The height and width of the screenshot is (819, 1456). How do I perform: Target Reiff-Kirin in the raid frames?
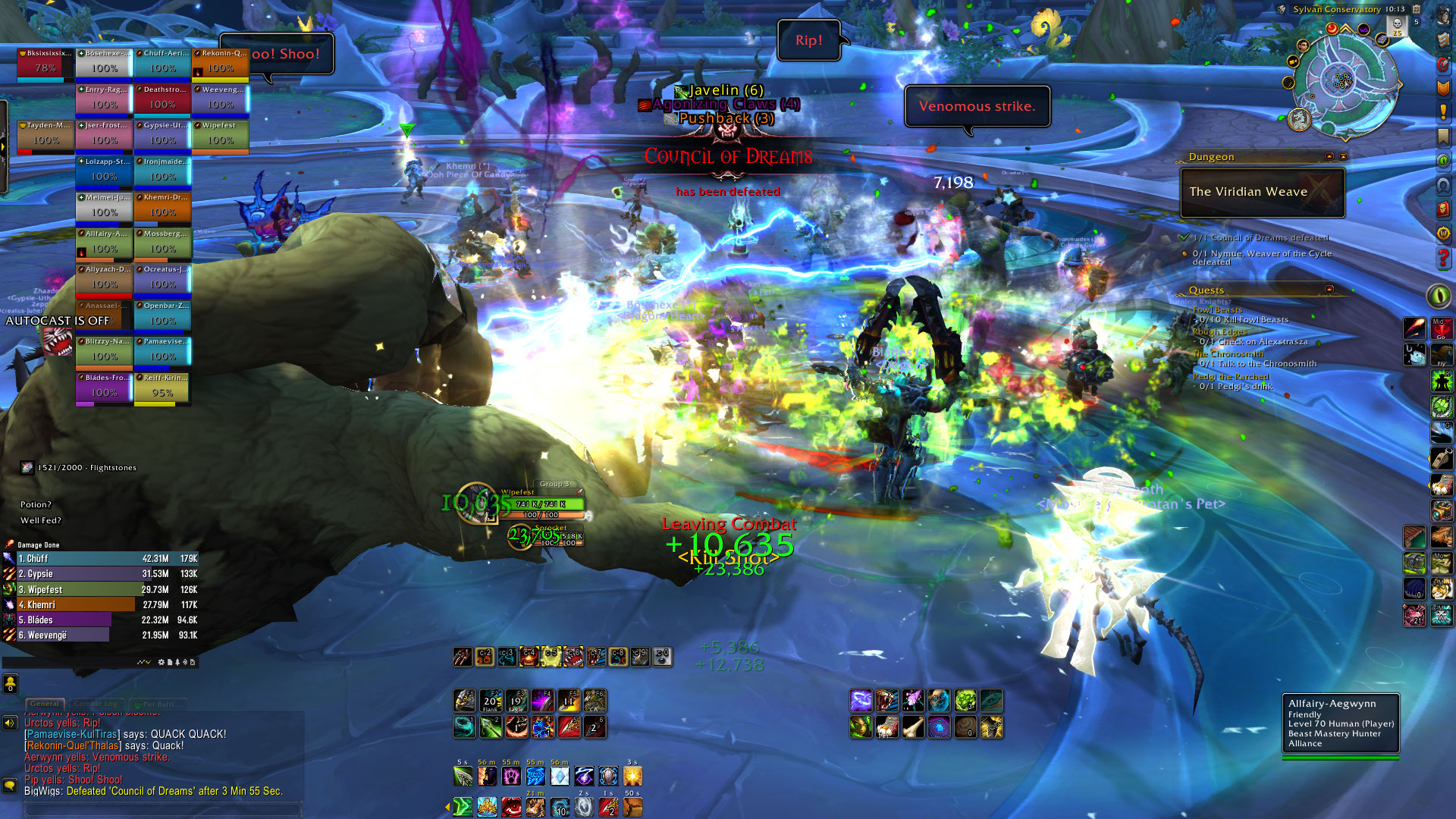[x=162, y=388]
